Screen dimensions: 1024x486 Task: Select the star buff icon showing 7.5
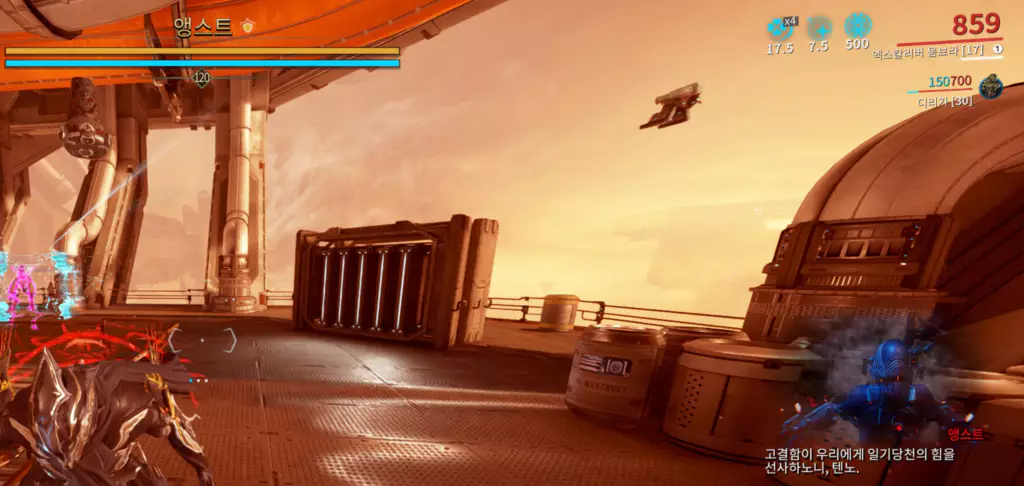[x=819, y=27]
